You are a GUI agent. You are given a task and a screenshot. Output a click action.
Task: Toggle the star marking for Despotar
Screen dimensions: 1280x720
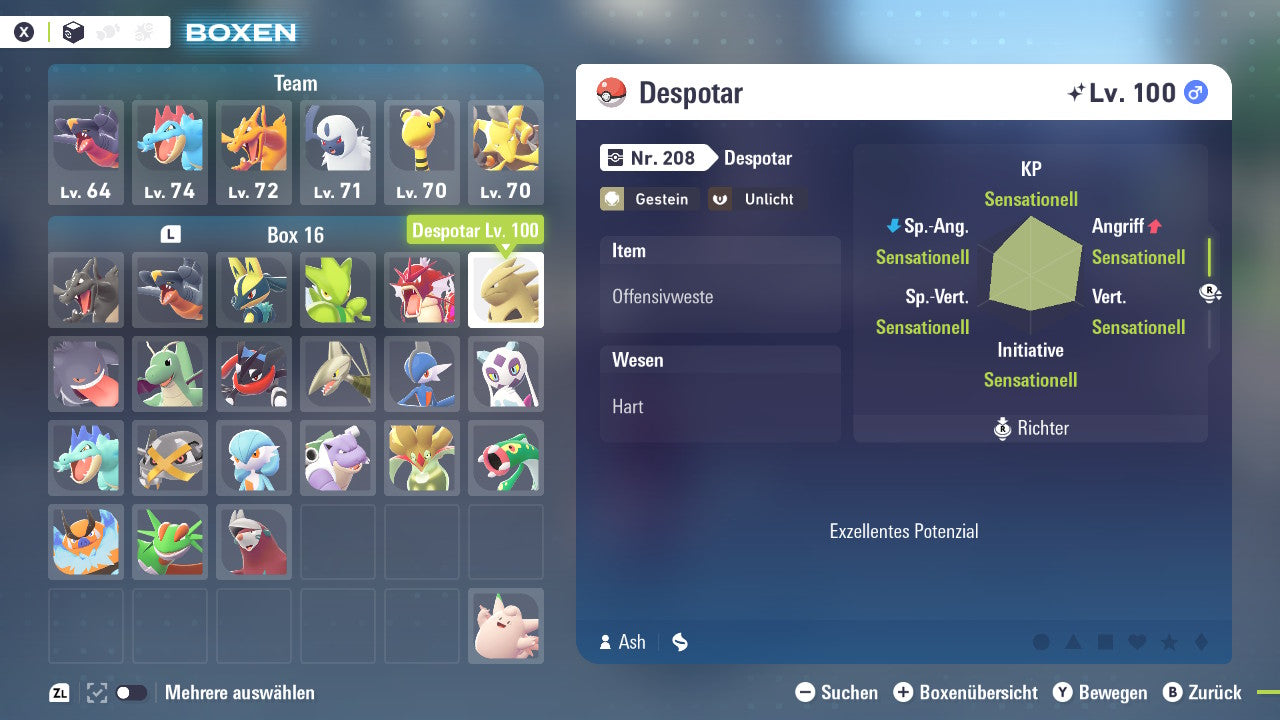click(x=1168, y=642)
